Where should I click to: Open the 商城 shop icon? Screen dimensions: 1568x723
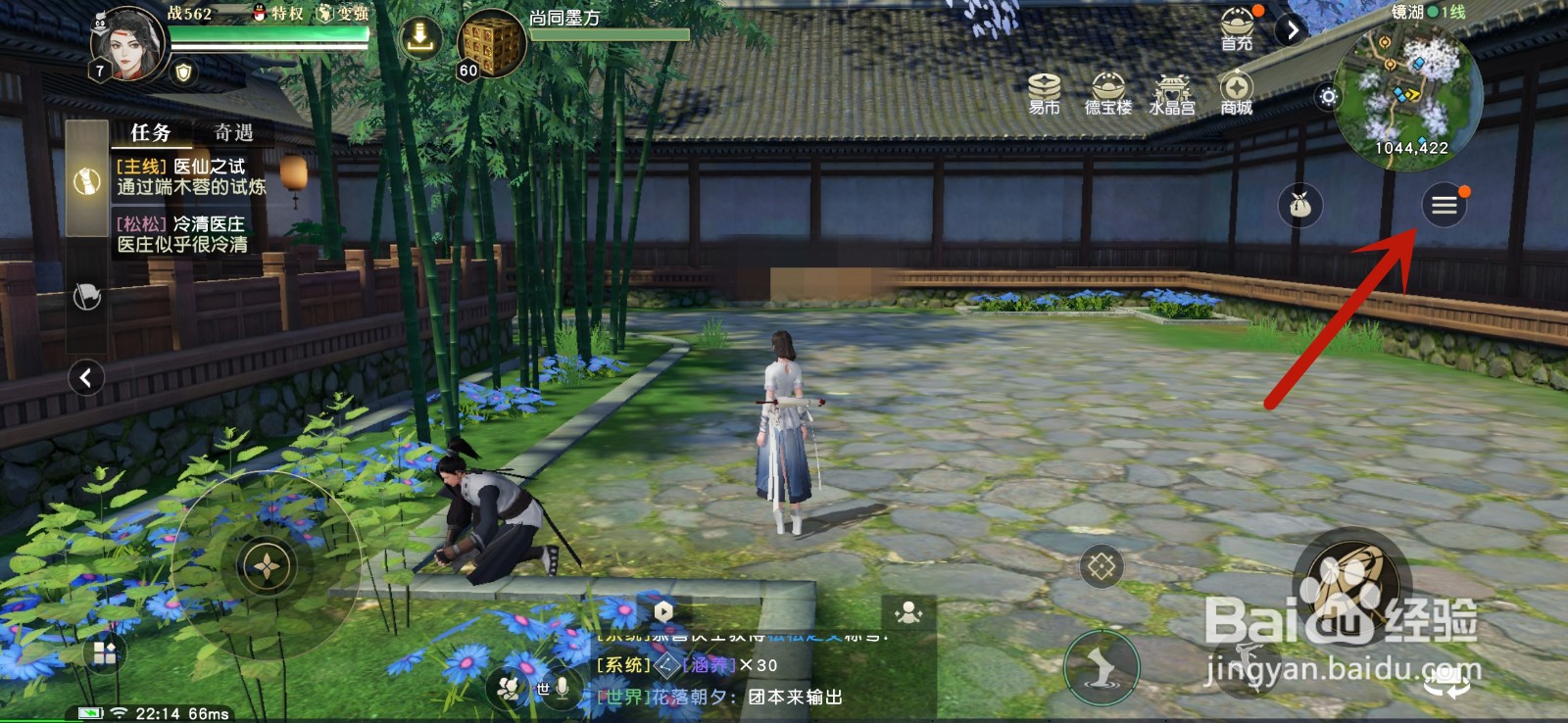1236,86
